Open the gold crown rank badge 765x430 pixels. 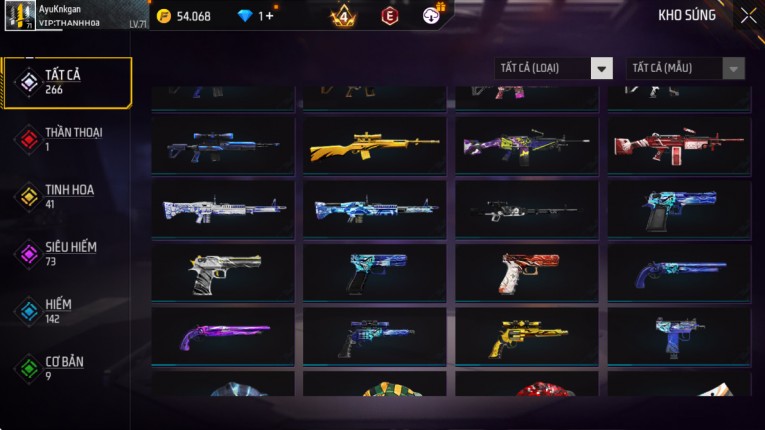pos(343,16)
